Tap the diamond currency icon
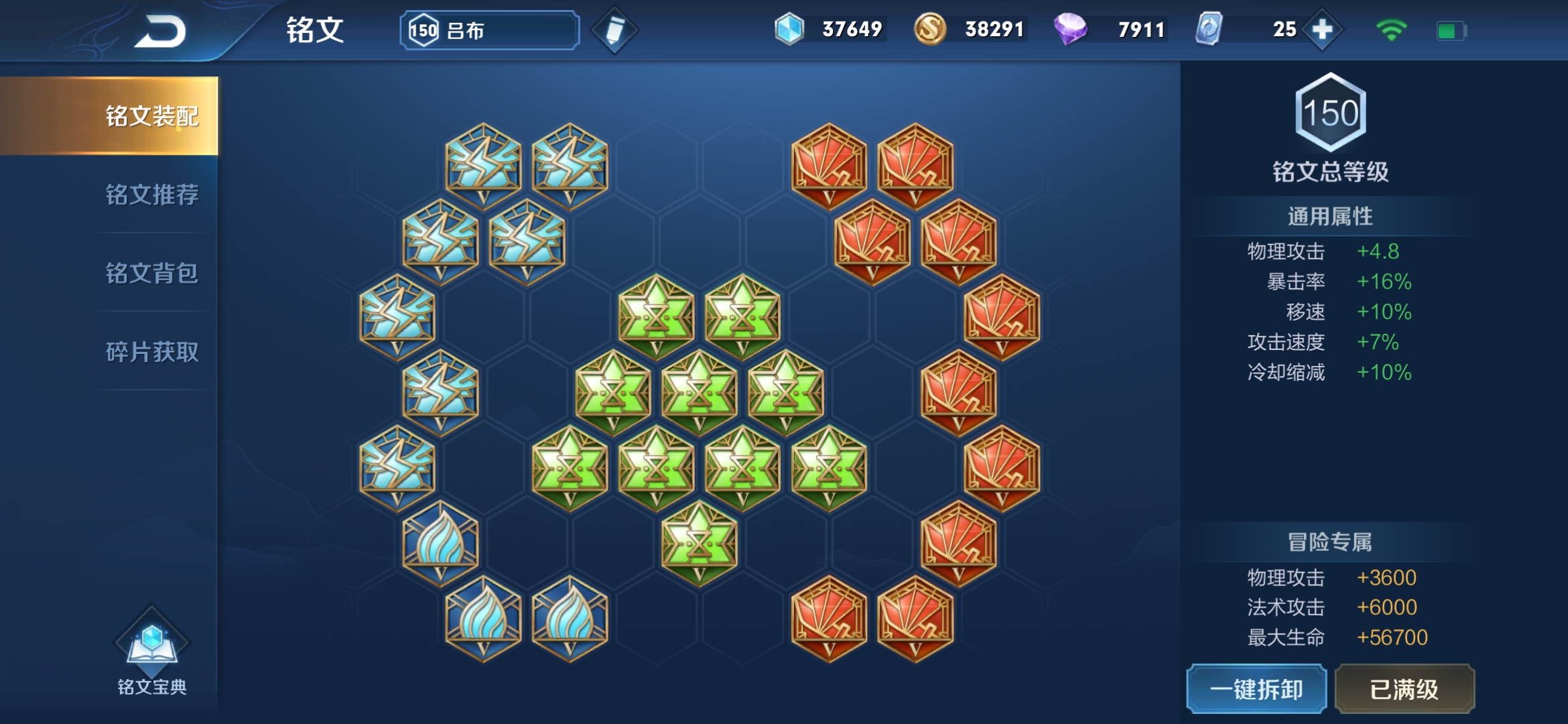Viewport: 1568px width, 724px height. tap(789, 29)
